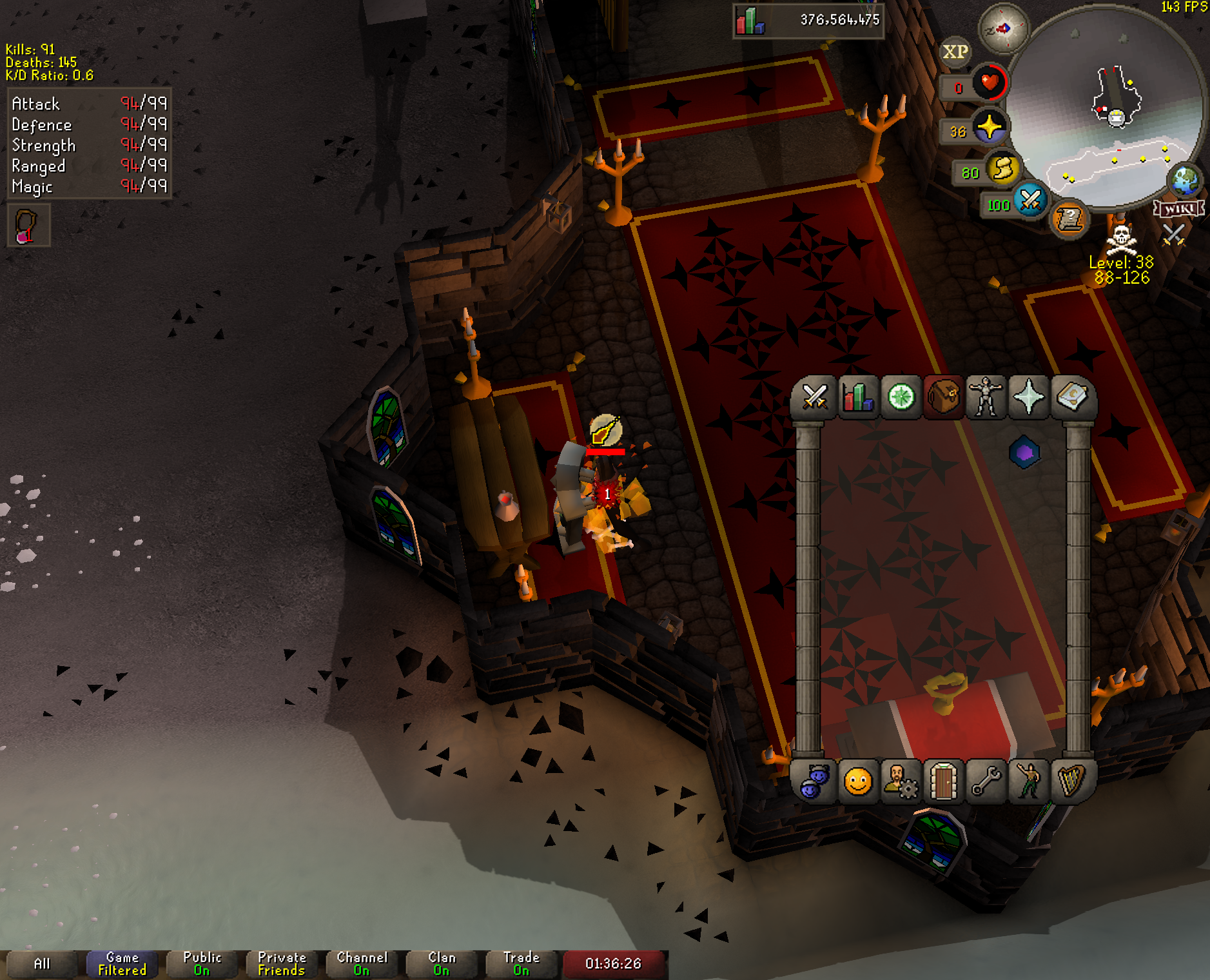Image resolution: width=1210 pixels, height=980 pixels.
Task: Select the purple item in inventory
Action: (x=1024, y=453)
